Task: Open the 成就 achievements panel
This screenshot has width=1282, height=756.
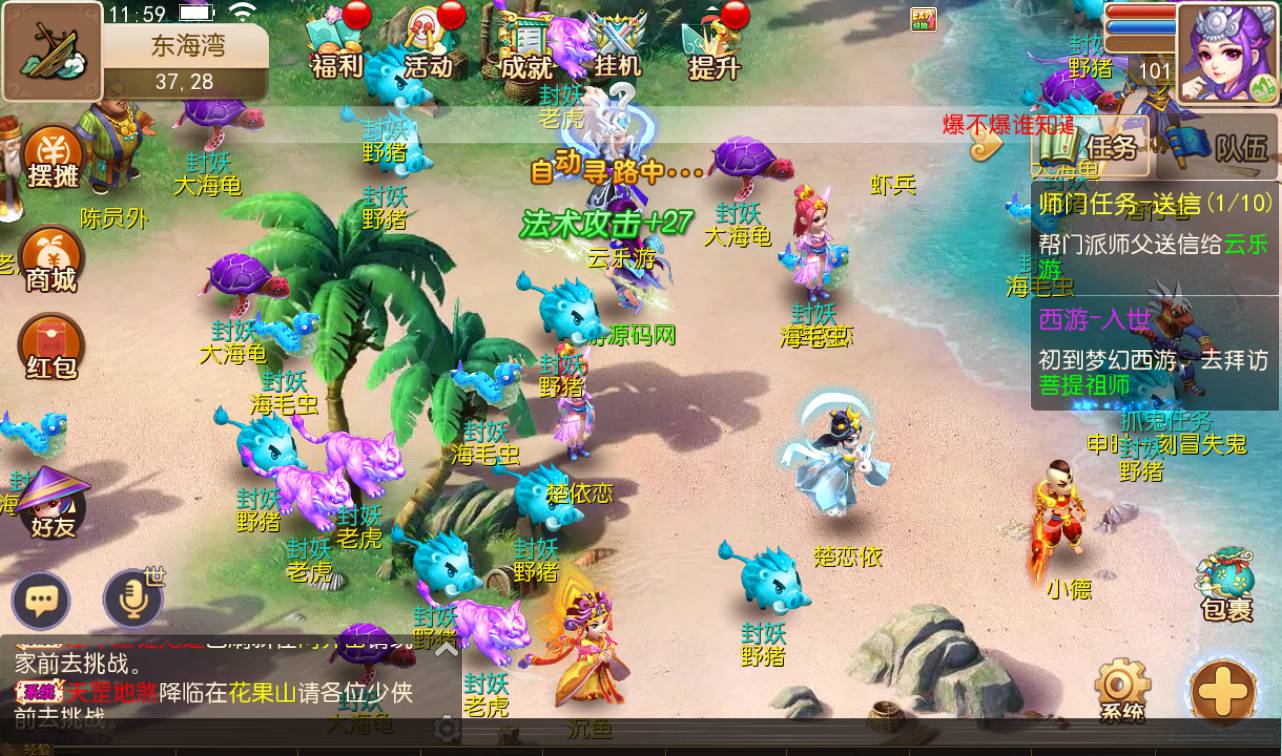Action: pos(526,47)
